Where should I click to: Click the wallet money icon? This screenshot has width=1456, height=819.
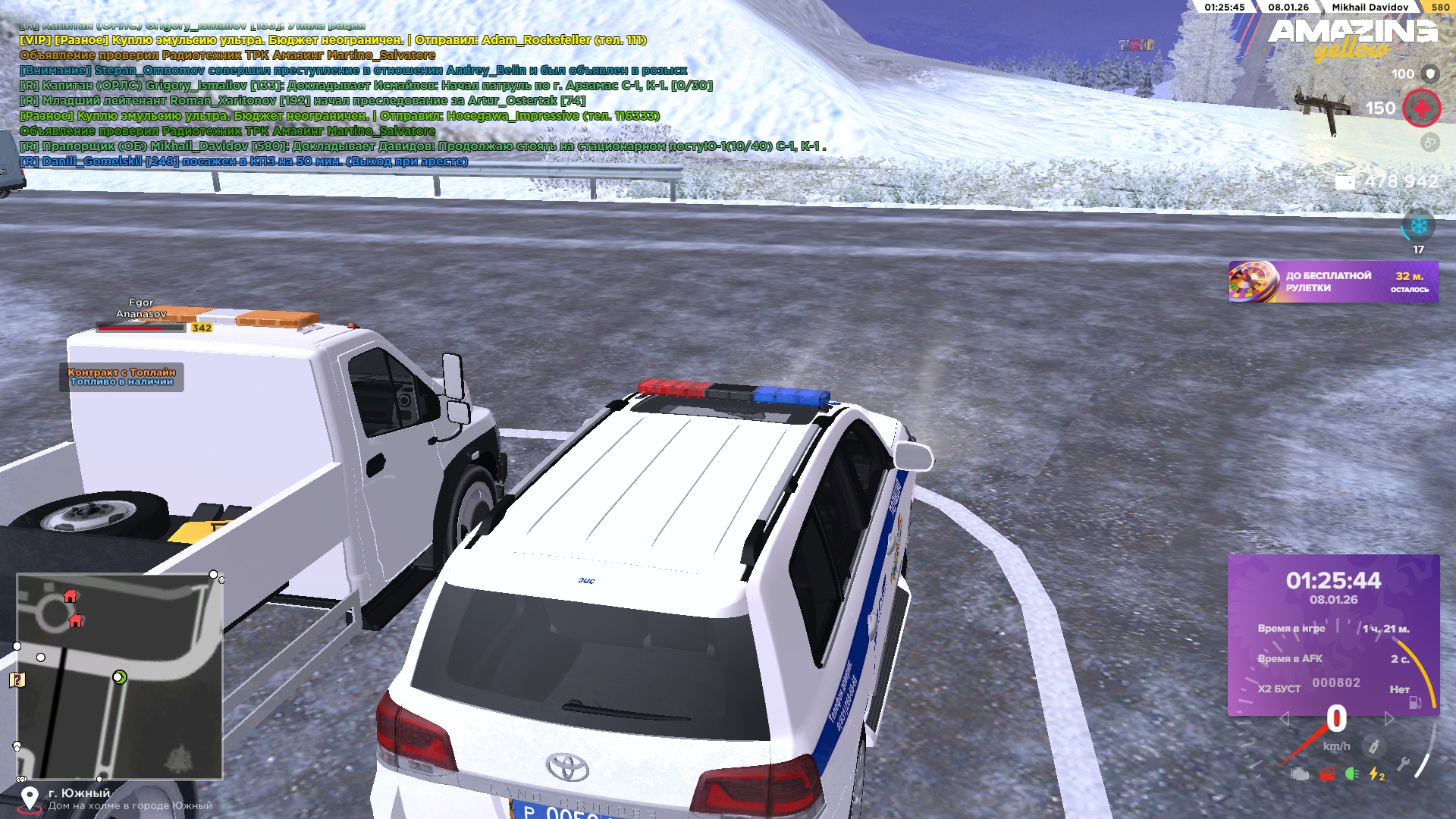coord(1345,182)
